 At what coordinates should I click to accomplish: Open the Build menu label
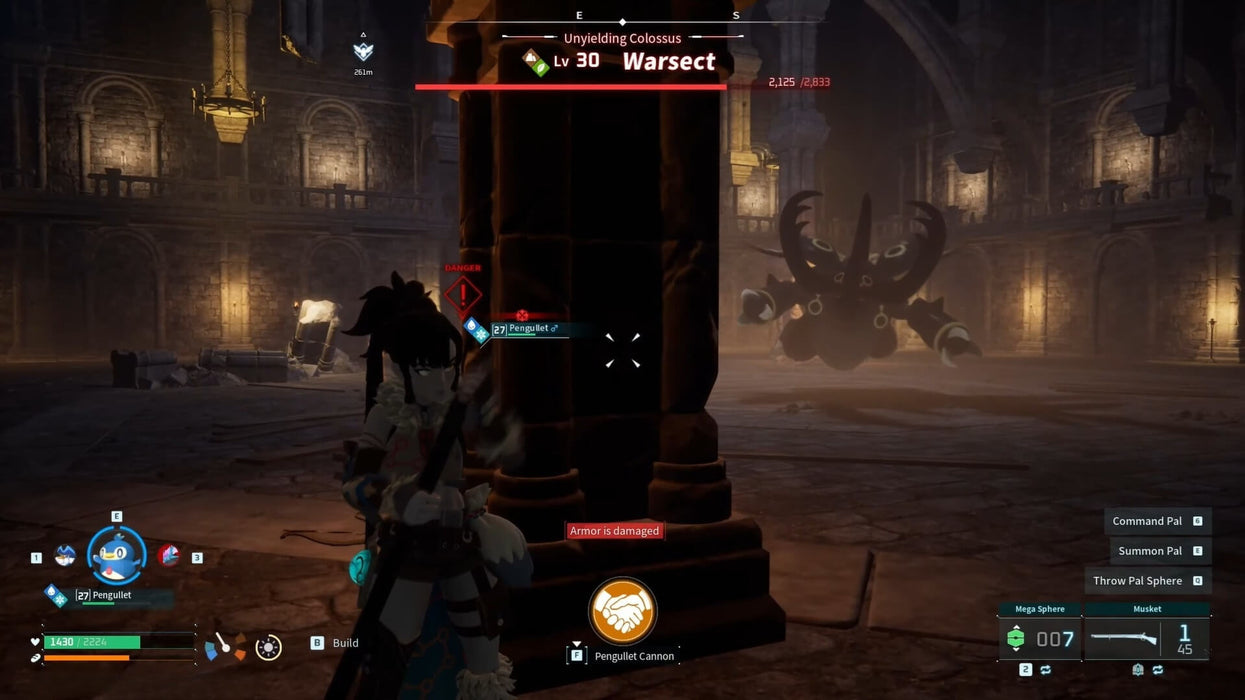tap(345, 643)
